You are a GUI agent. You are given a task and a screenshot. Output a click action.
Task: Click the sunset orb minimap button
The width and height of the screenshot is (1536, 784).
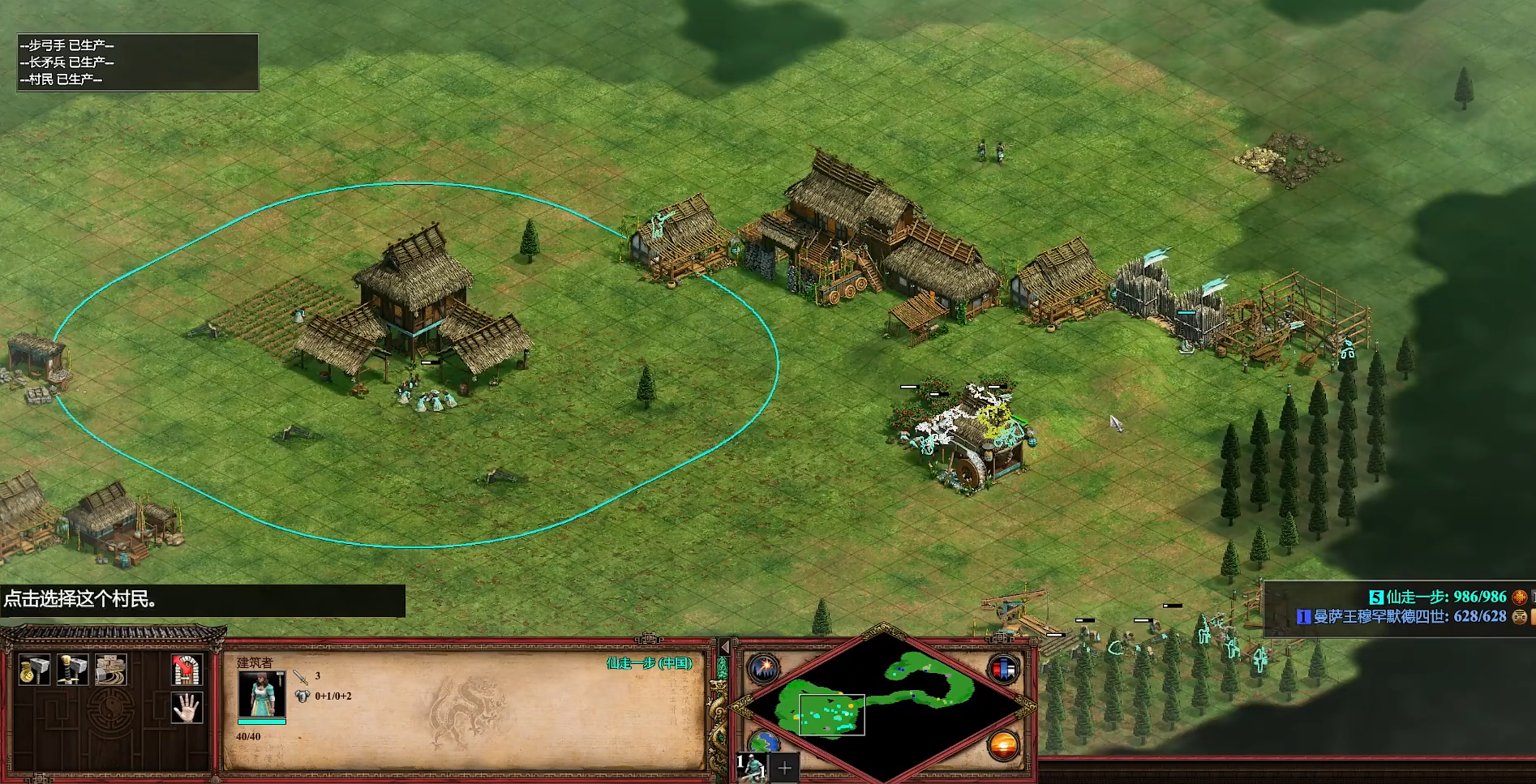pos(1003,744)
